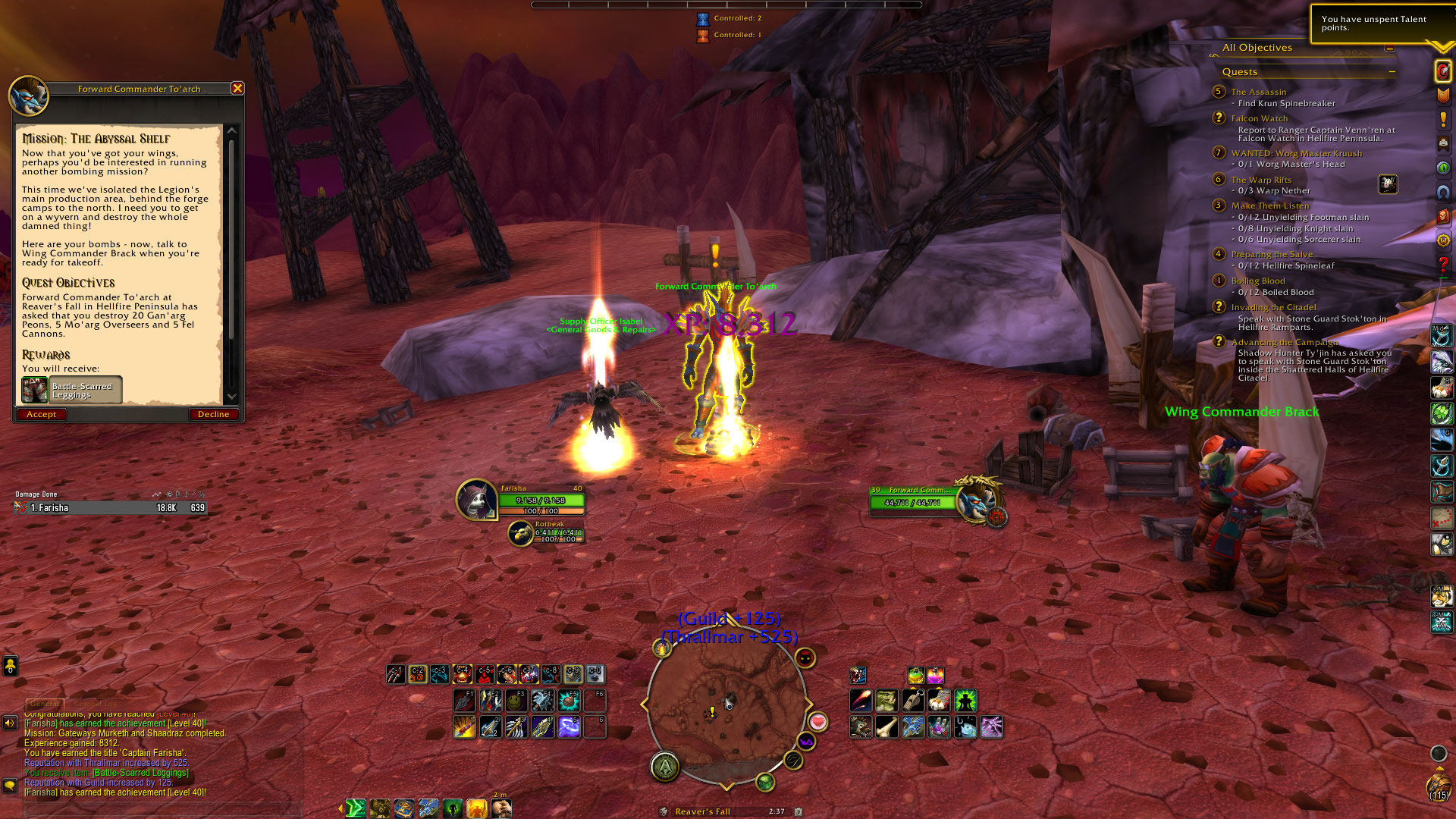Image resolution: width=1456 pixels, height=819 pixels.
Task: Call the pet with the bone icon
Action: coord(886,726)
